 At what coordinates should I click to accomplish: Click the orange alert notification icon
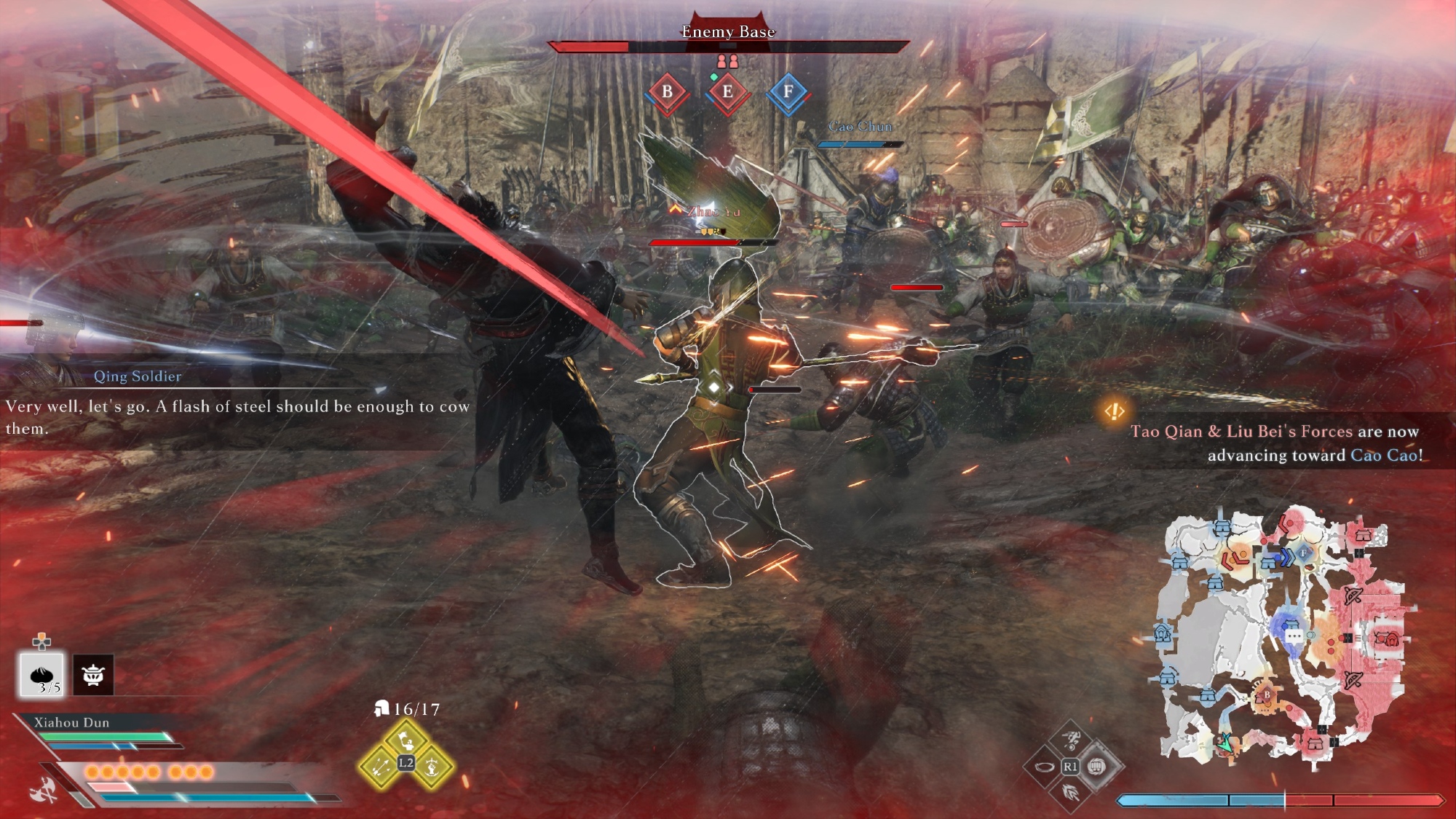(x=1115, y=411)
